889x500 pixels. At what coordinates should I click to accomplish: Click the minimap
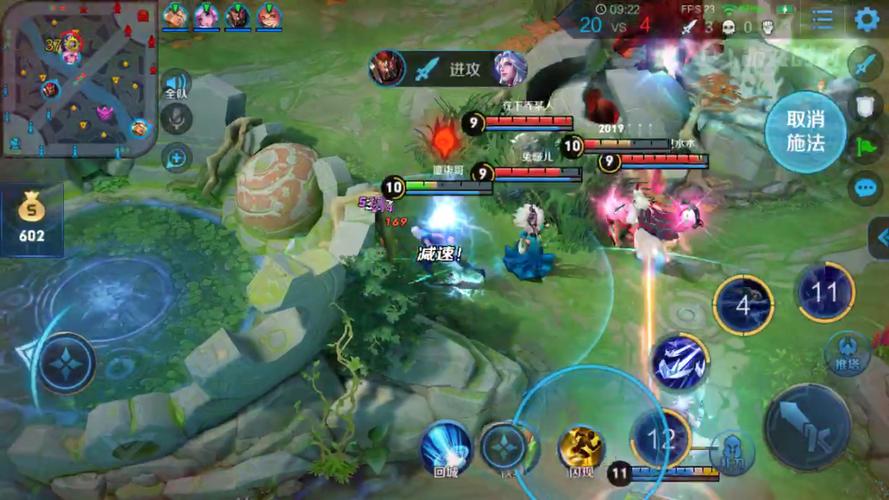pos(78,78)
